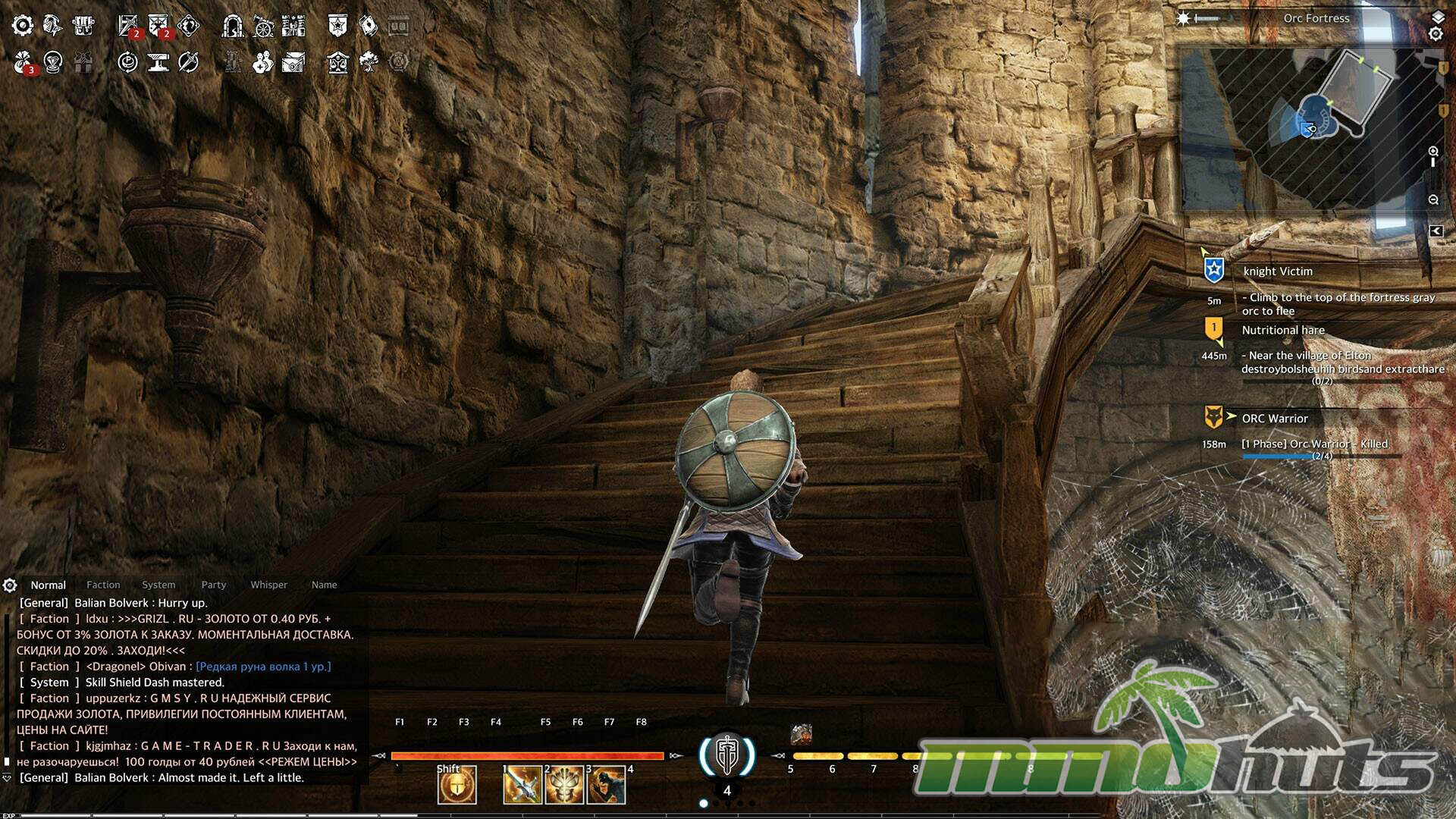Open the backpack inventory icon
Viewport: 1456px width, 819px height.
click(x=83, y=26)
